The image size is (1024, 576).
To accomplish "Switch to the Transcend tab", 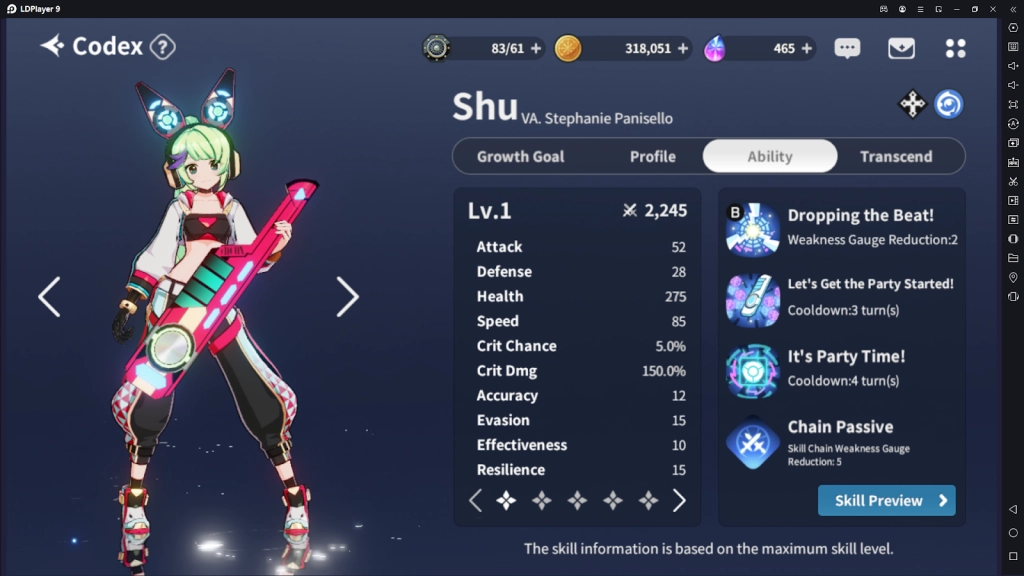I will click(895, 156).
